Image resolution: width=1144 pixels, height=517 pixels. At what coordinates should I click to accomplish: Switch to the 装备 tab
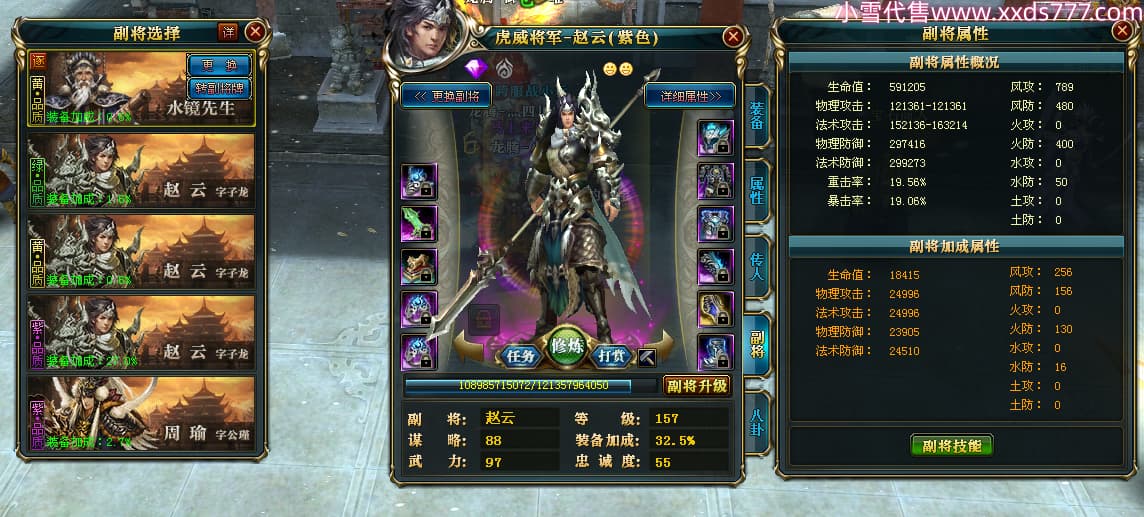757,116
